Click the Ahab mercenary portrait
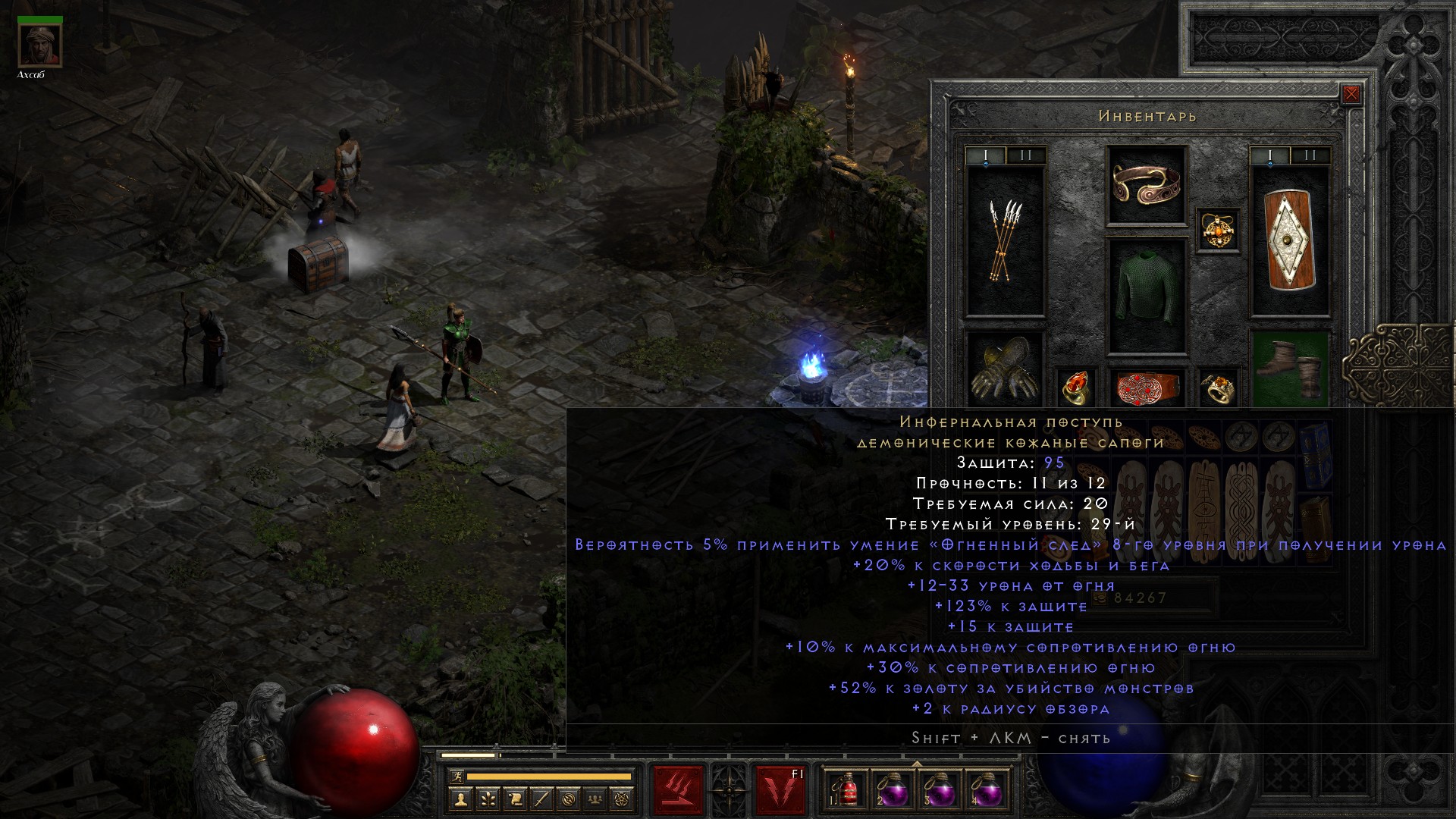Viewport: 1456px width, 819px height. 40,45
